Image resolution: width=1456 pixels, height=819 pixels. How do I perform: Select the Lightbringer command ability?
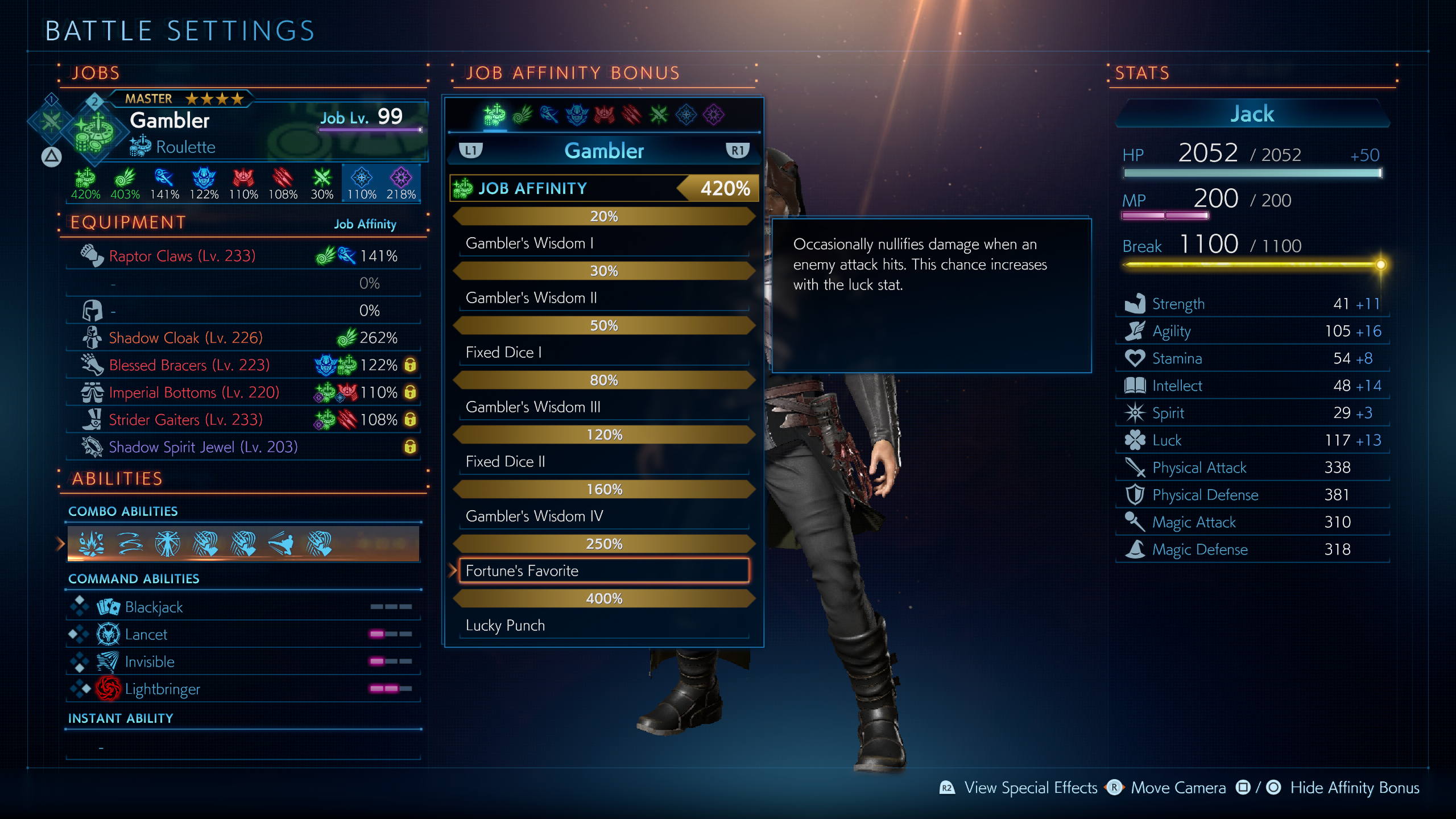[243, 689]
